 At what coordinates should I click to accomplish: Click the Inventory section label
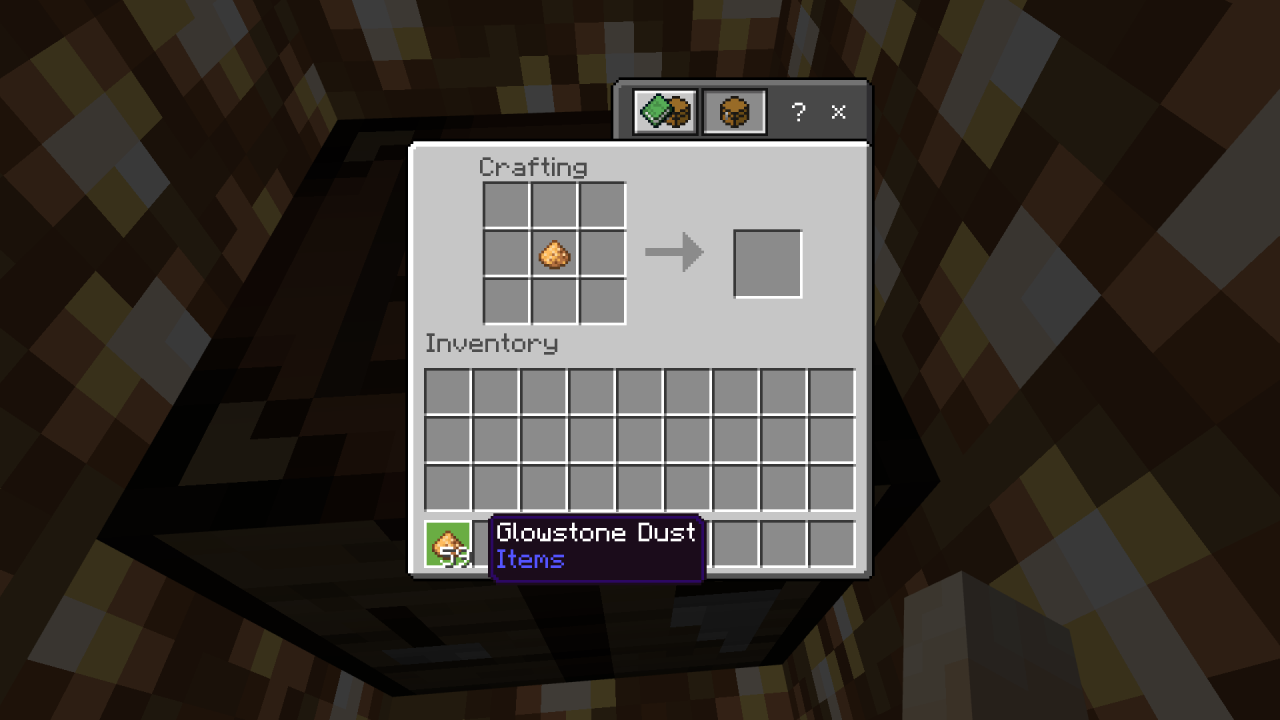(x=491, y=344)
